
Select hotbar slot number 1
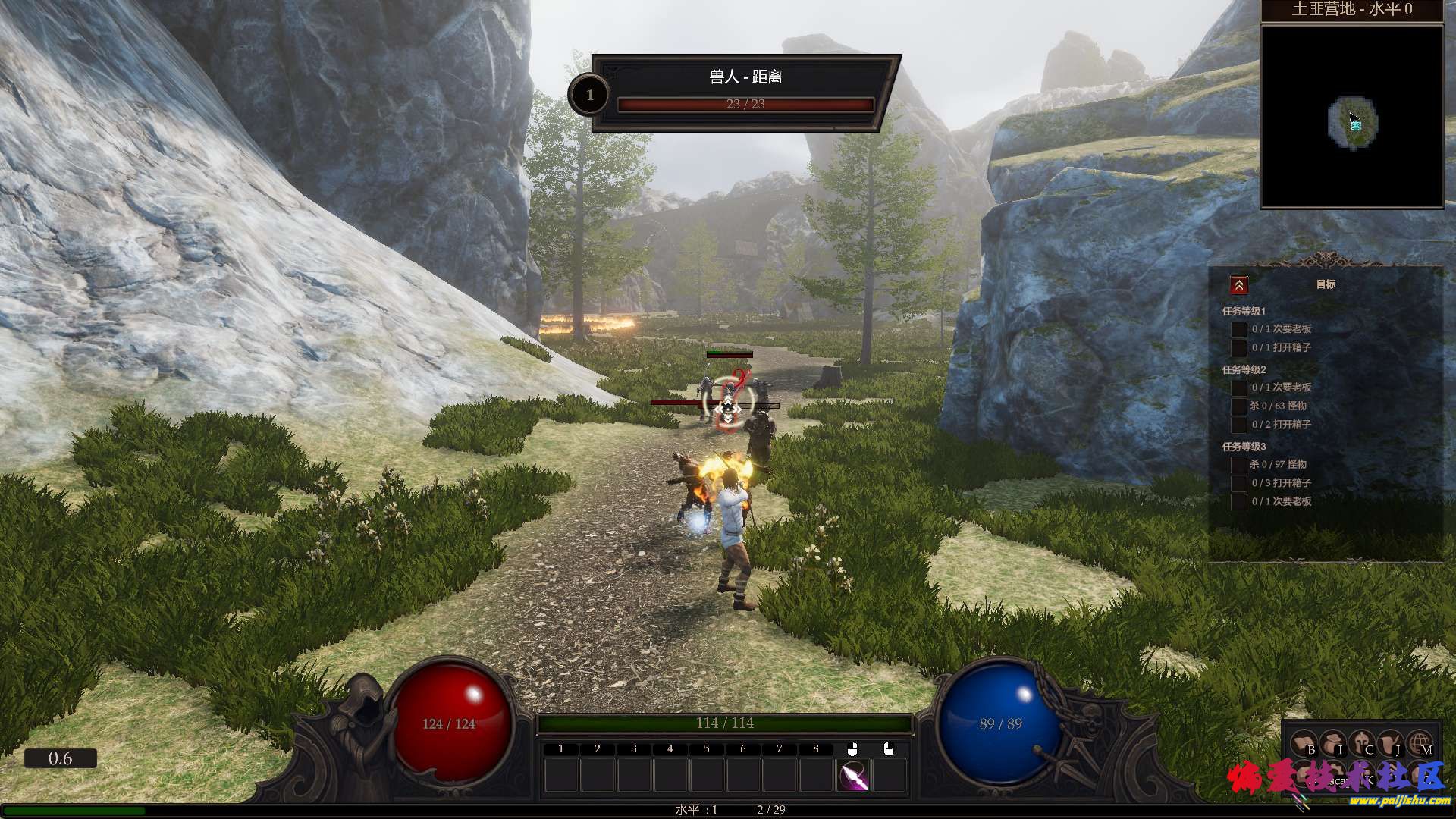pos(561,776)
